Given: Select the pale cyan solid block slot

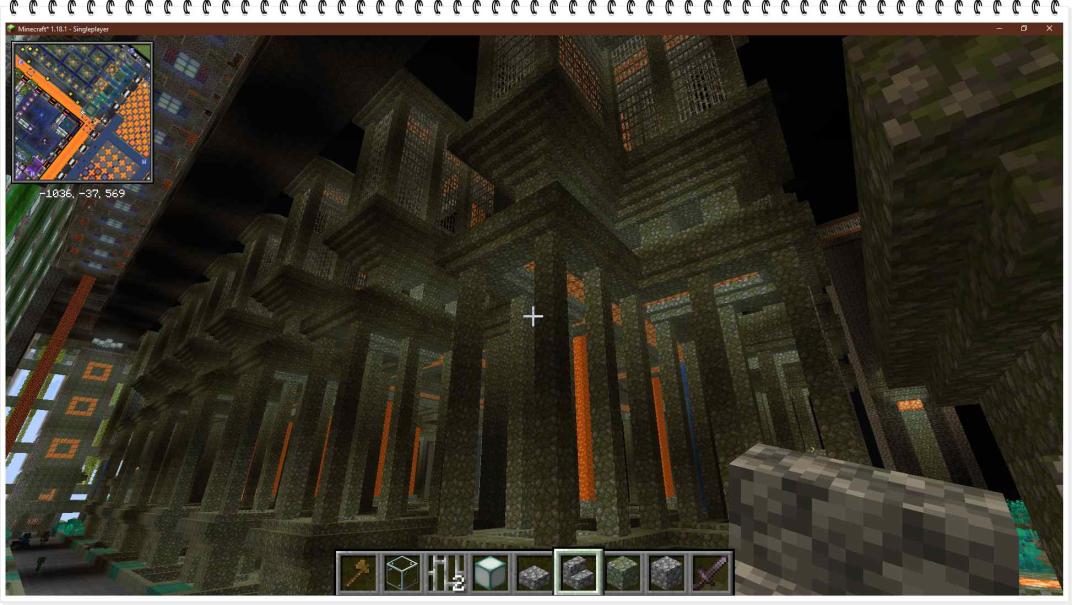Looking at the screenshot, I should coord(489,572).
